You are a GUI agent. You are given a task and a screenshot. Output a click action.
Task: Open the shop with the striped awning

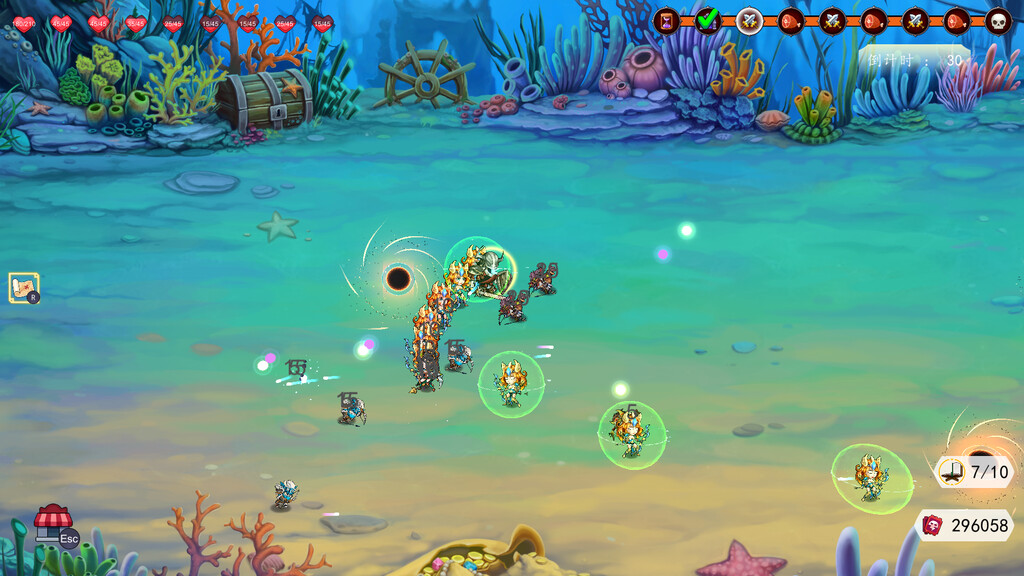53,522
